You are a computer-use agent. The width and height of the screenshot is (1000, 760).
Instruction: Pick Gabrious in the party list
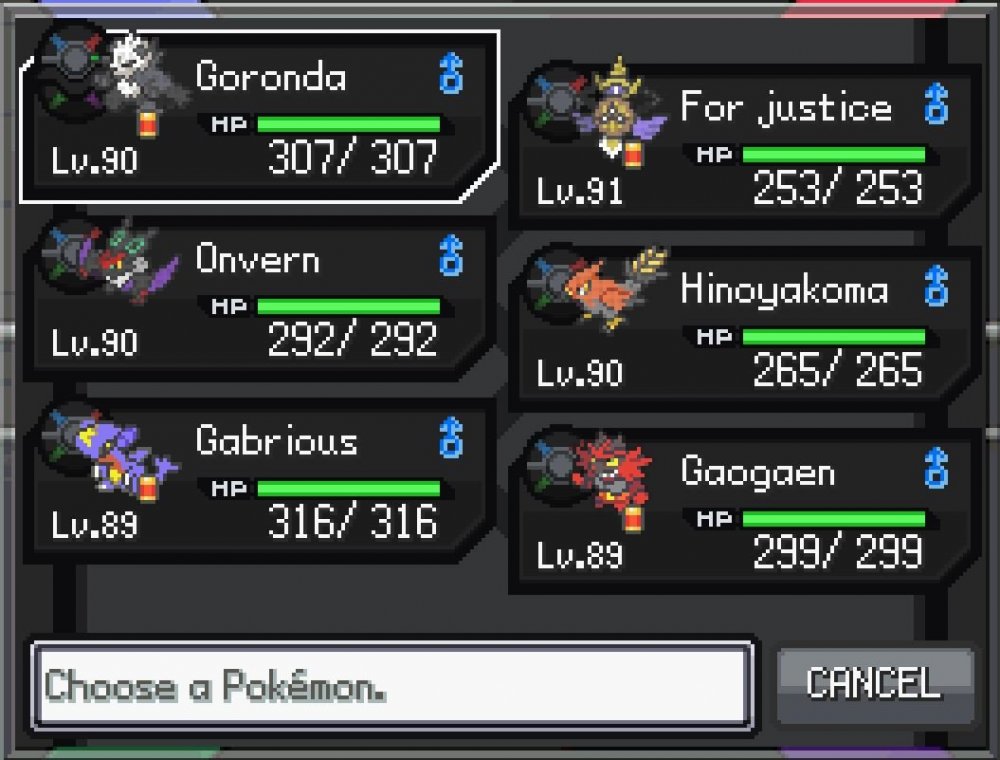pos(260,482)
